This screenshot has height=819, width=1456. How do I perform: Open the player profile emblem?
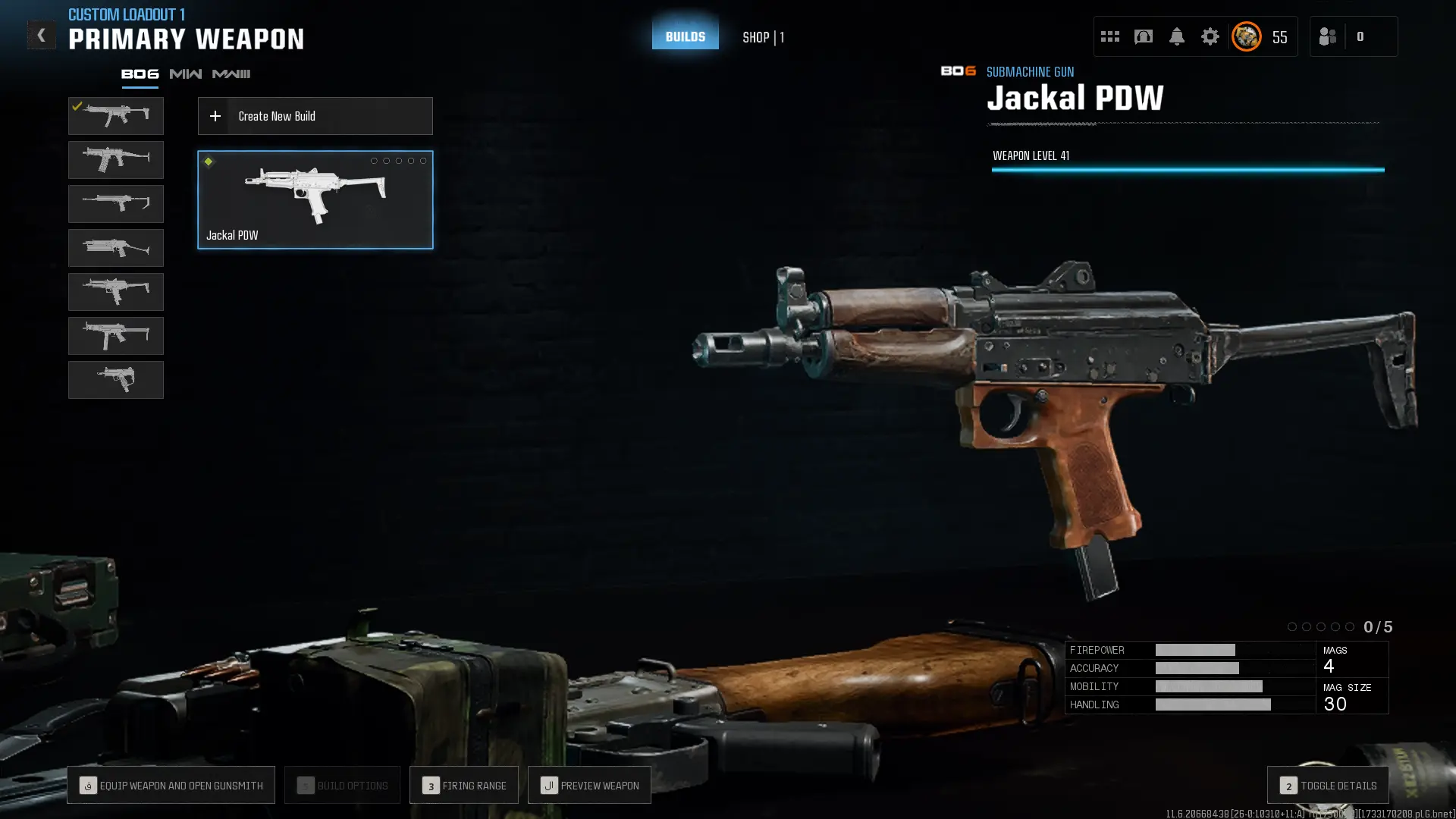tap(1246, 36)
